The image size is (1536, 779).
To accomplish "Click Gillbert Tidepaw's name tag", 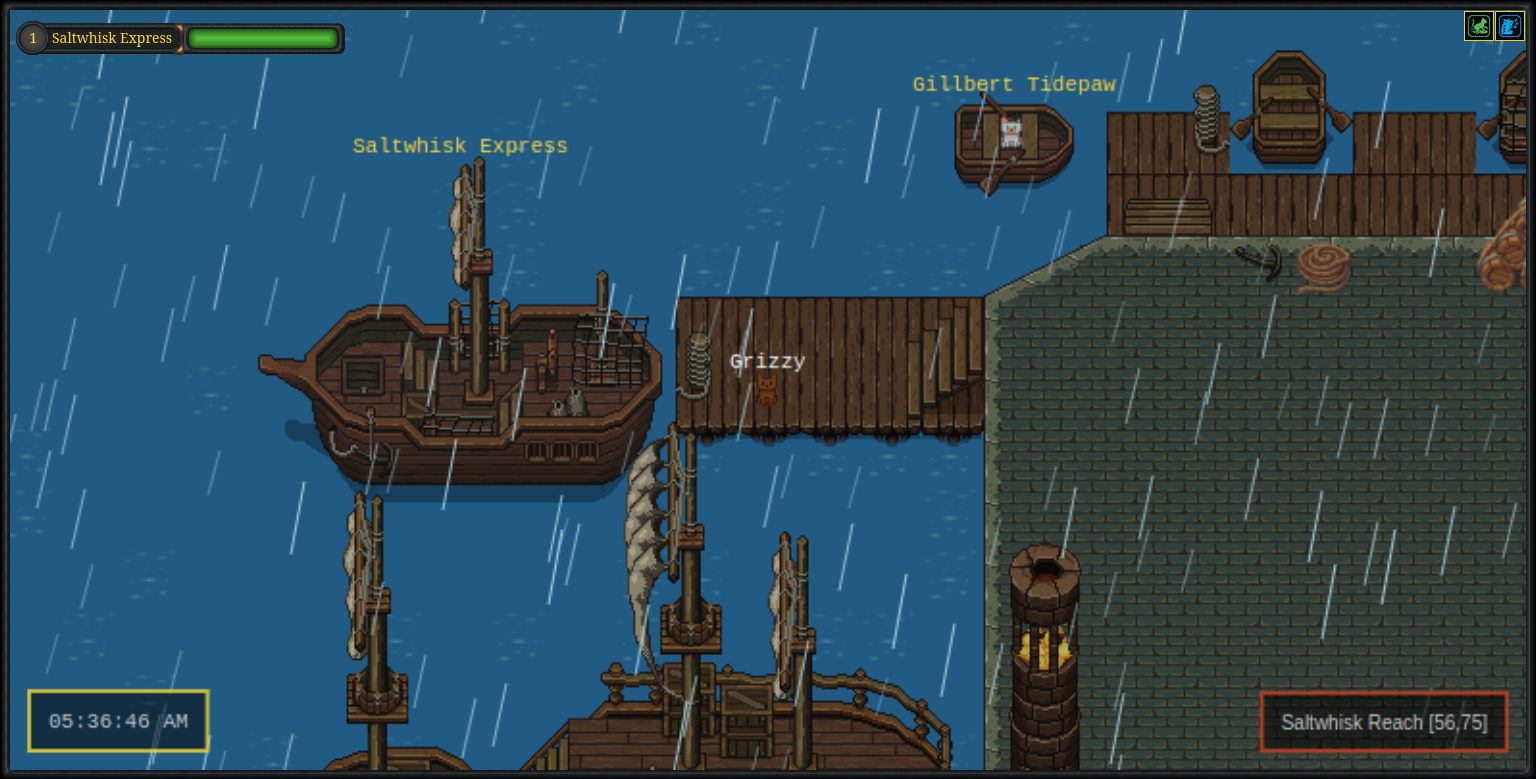I will [1014, 84].
